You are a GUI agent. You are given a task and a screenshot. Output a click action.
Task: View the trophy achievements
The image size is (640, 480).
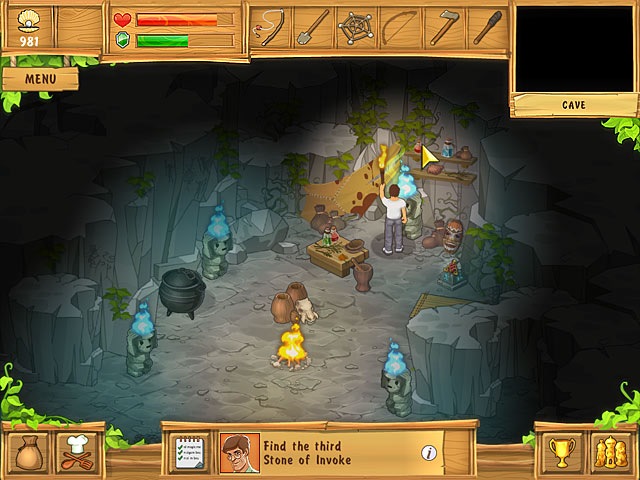(x=561, y=453)
